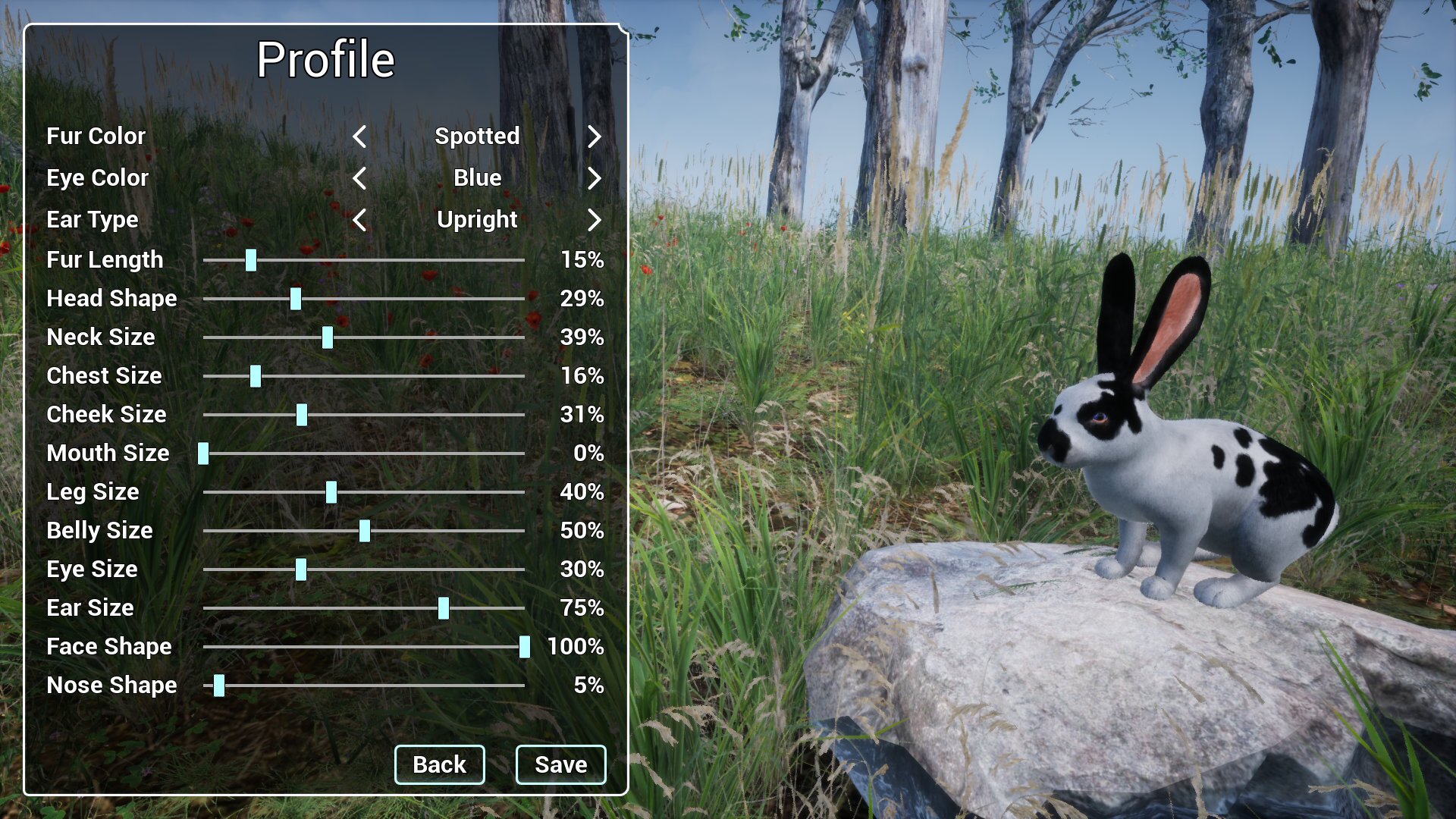
Task: Click the Belly Size slider handle
Action: (366, 531)
